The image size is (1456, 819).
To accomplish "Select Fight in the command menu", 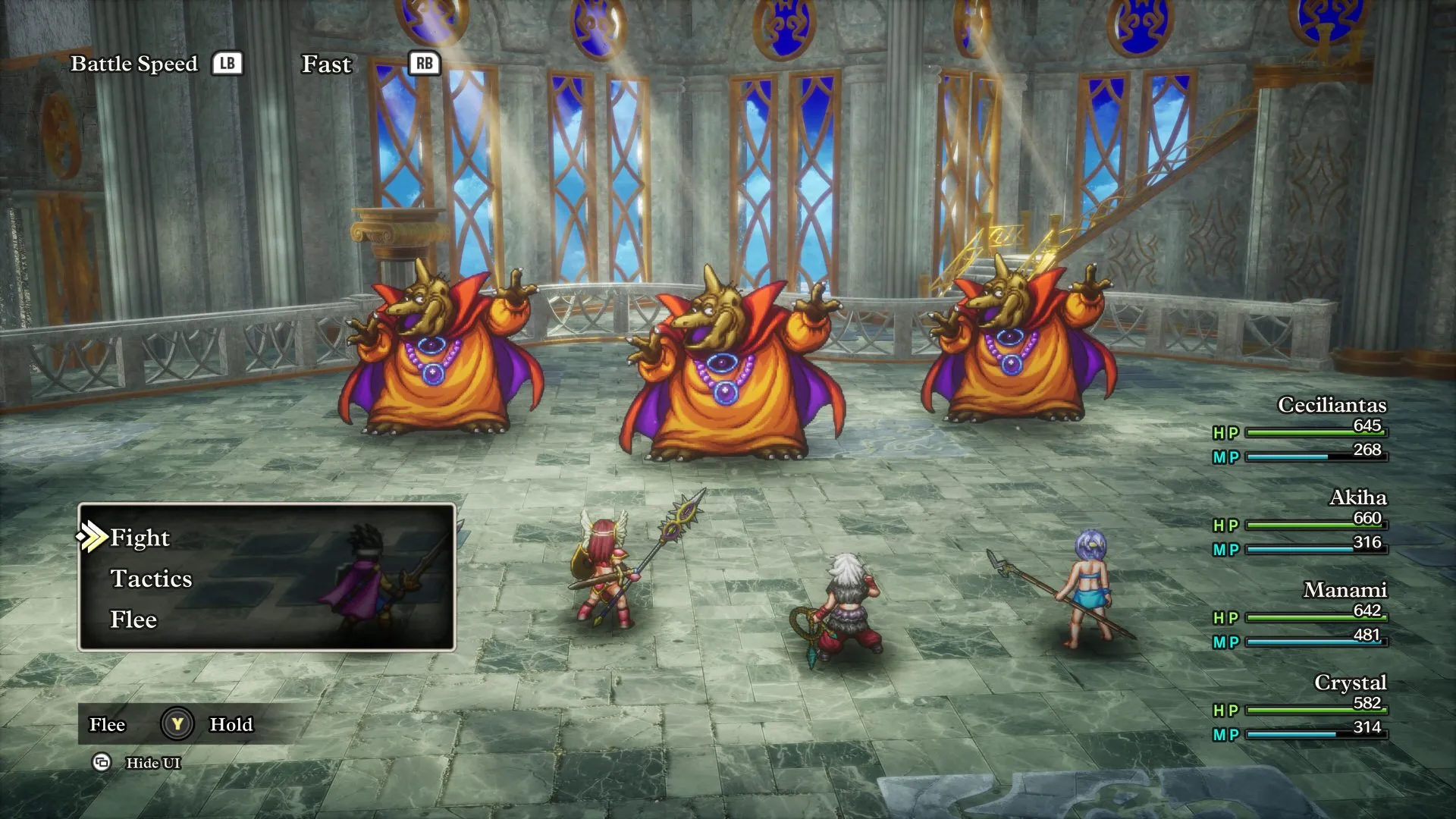I will tap(140, 537).
